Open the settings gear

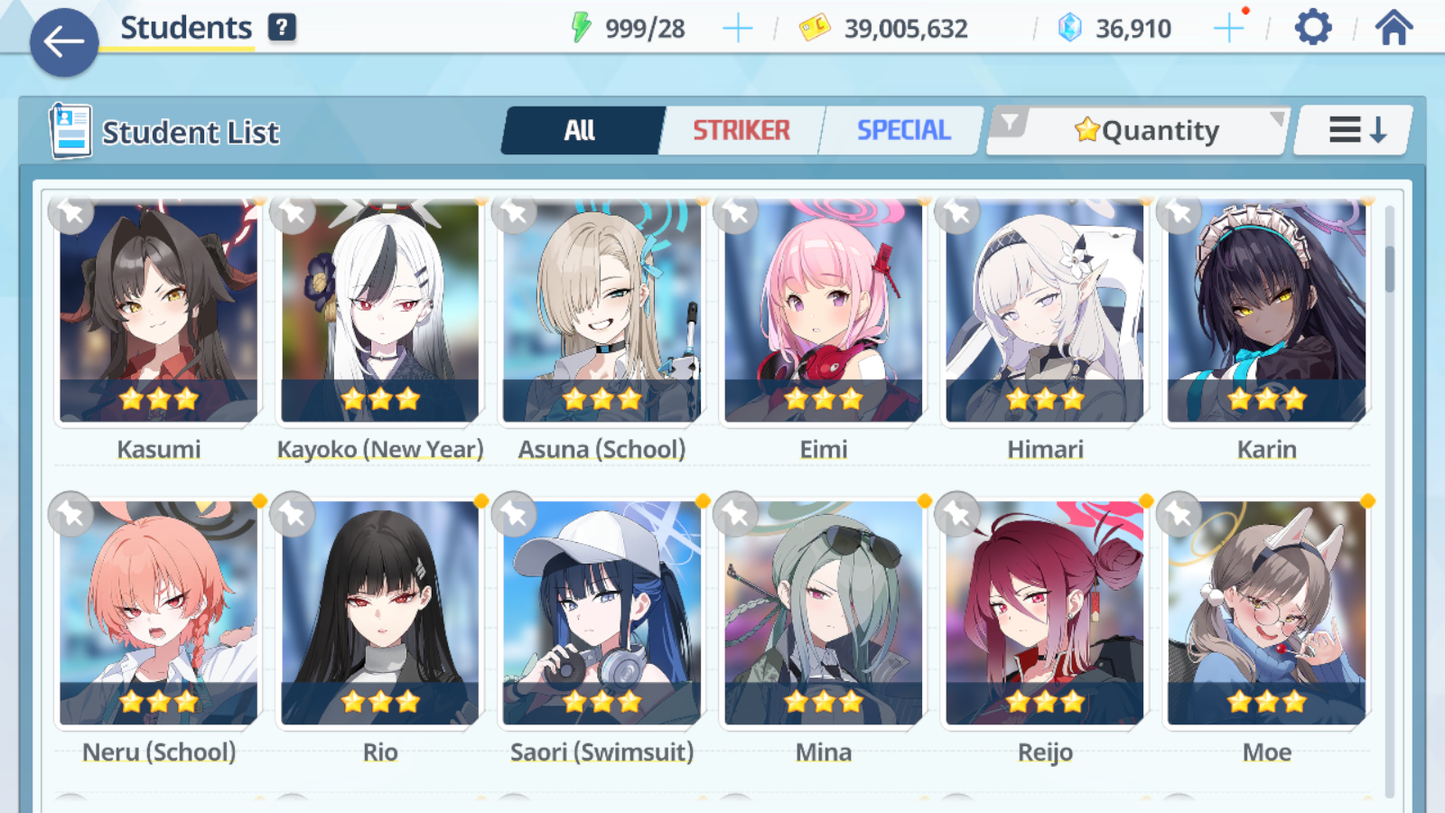(x=1312, y=28)
